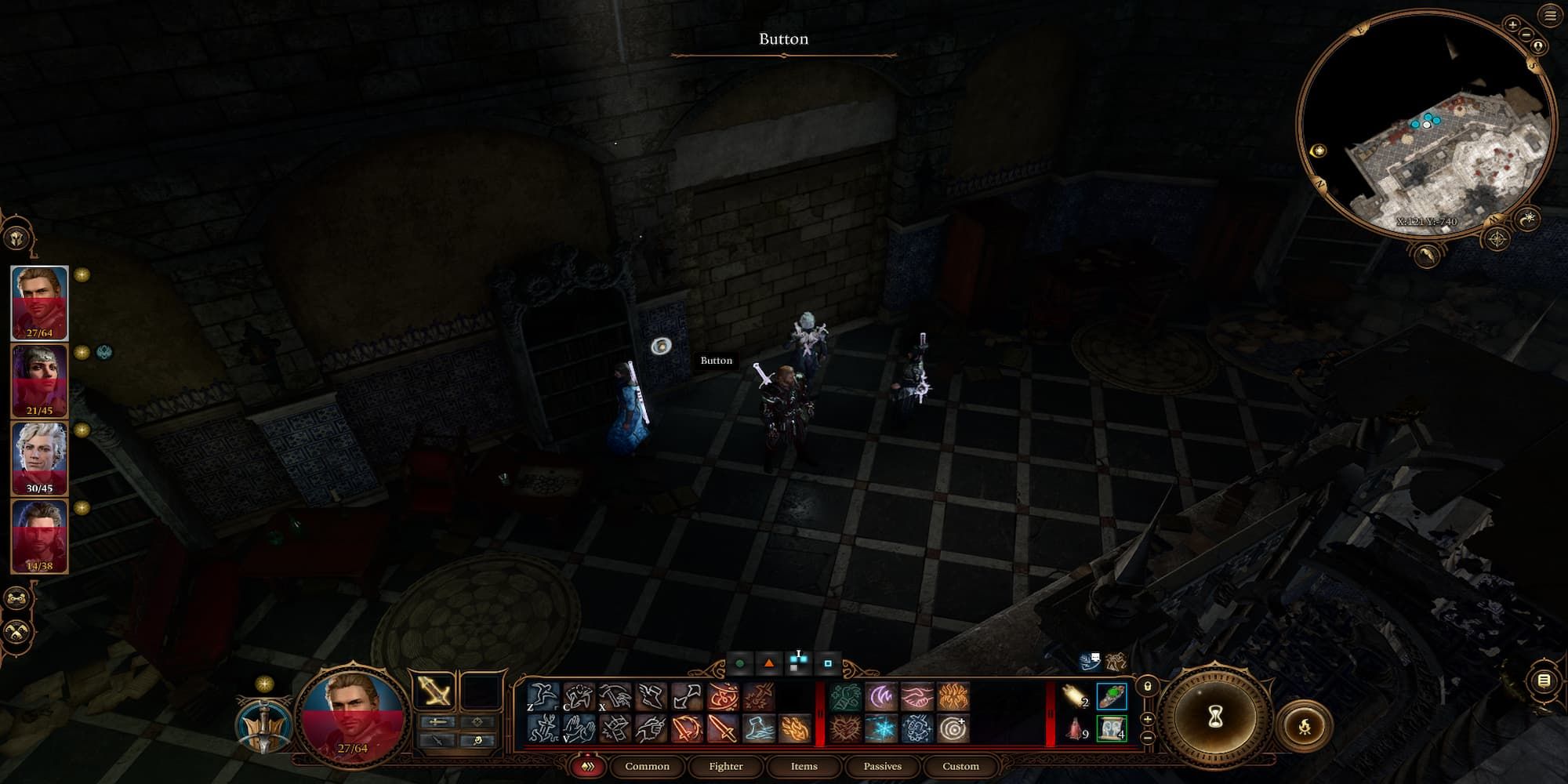The image size is (1568, 784).
Task: Select the Items tab on the hotbar
Action: click(804, 766)
